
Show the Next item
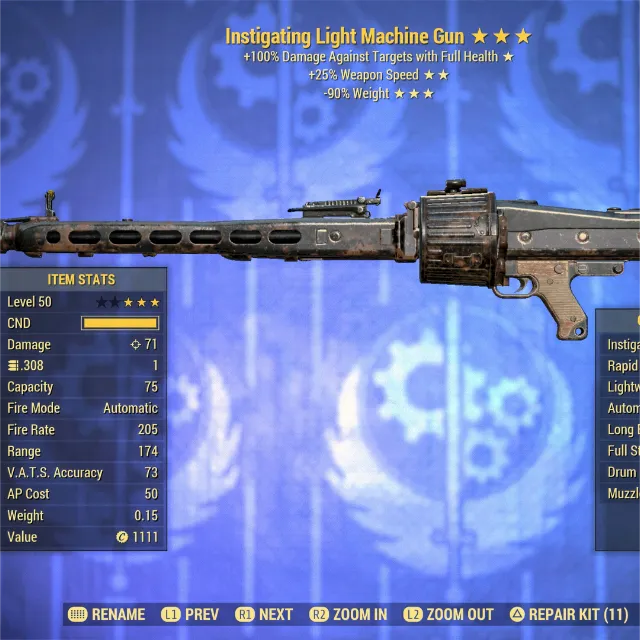coord(265,614)
